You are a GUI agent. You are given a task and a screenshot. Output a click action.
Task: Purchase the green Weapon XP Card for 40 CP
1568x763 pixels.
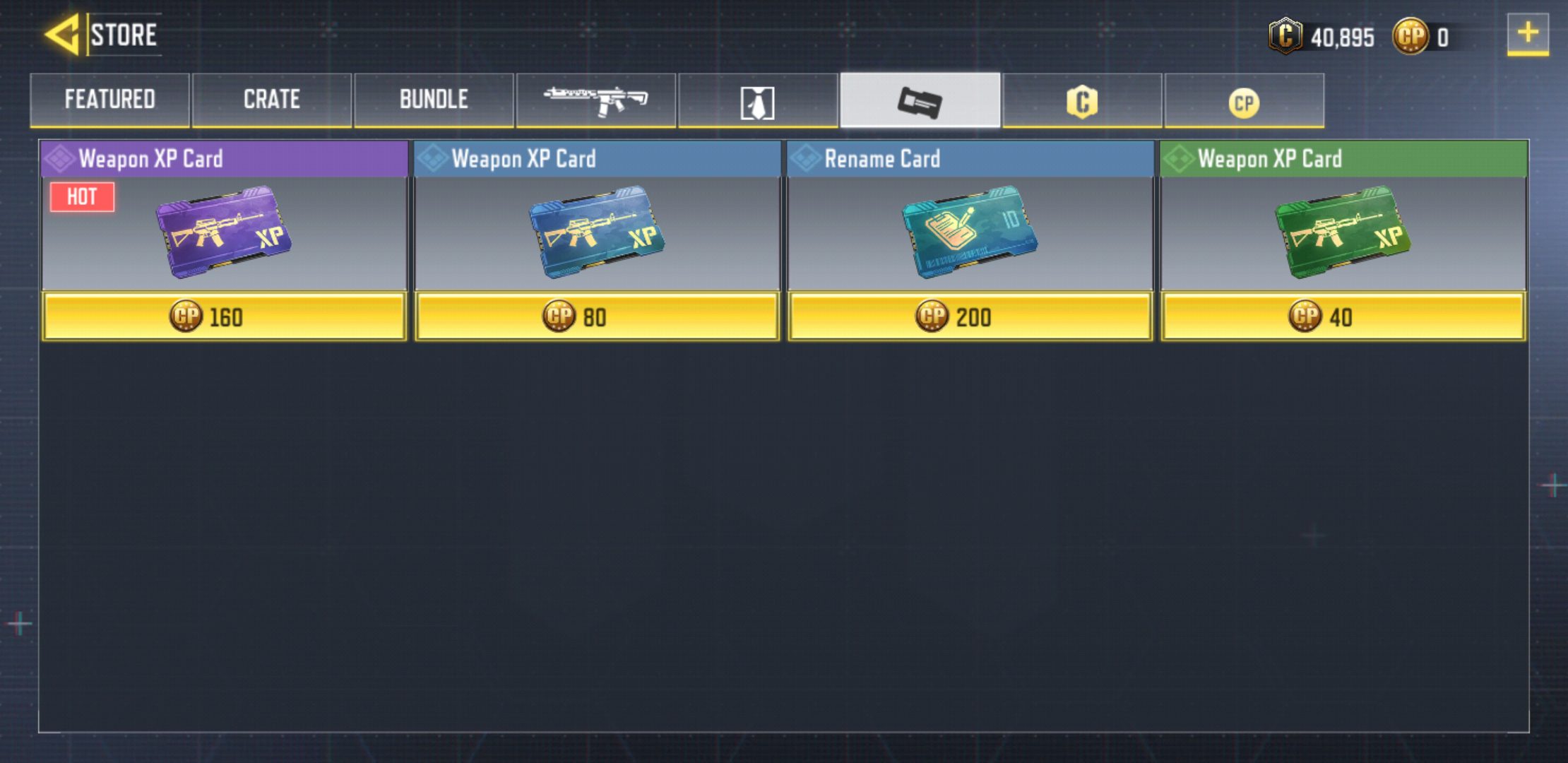(1343, 318)
